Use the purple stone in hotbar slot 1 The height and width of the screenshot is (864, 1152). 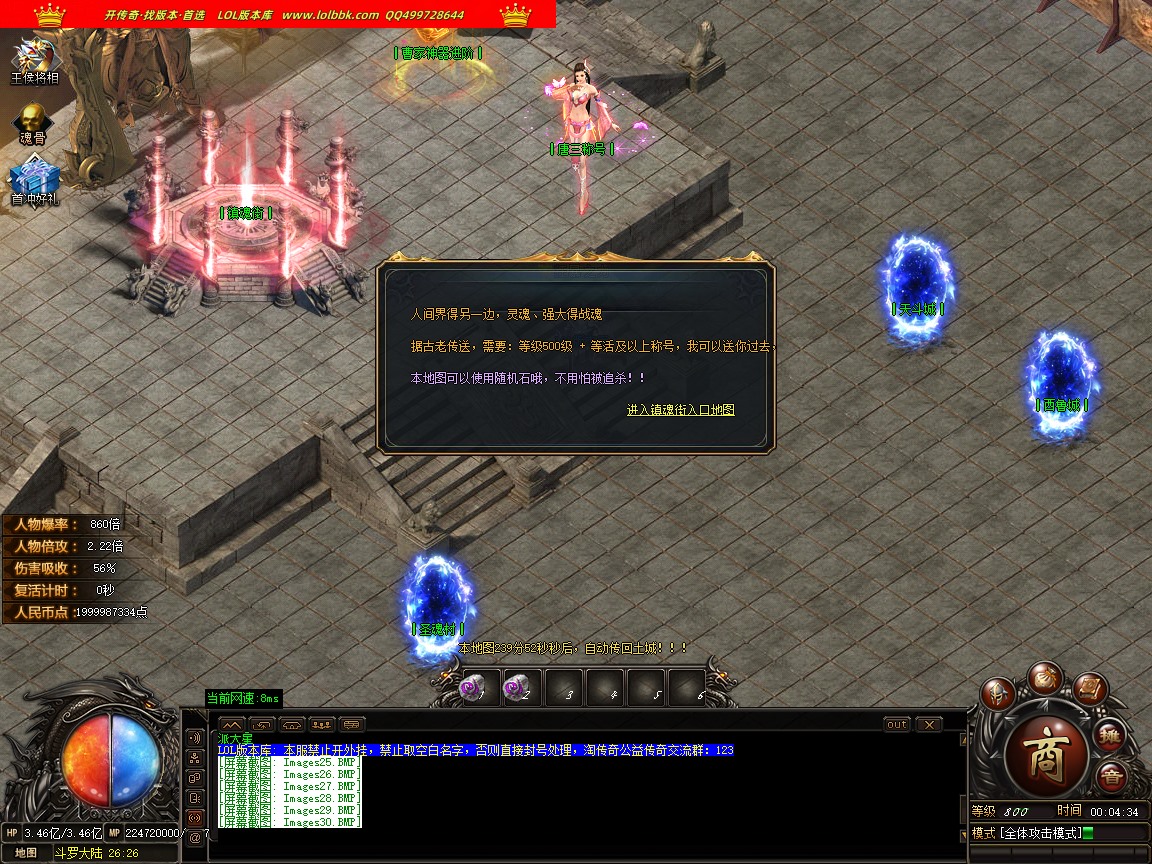pos(470,689)
